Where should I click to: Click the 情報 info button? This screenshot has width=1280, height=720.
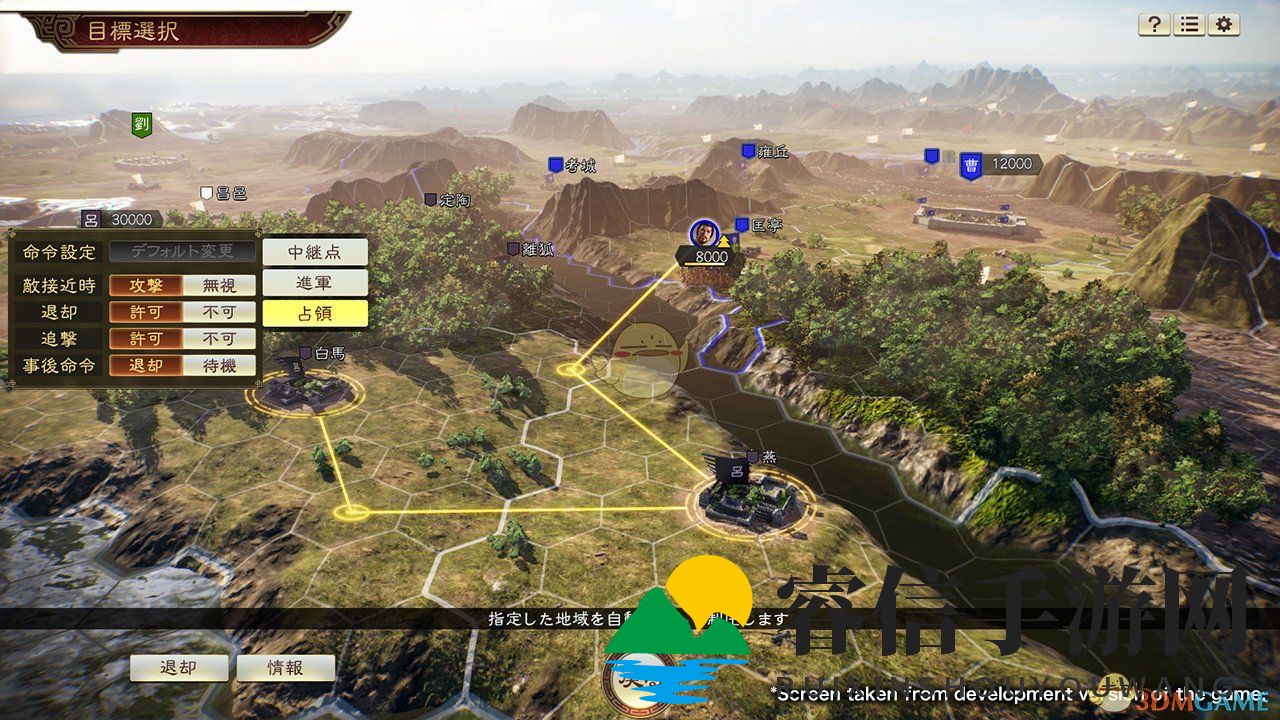coord(285,668)
